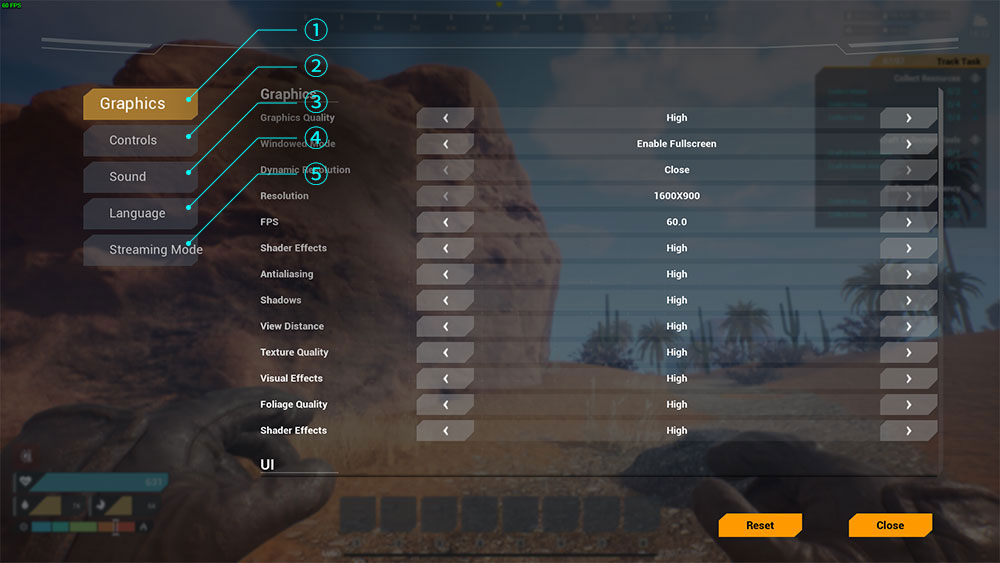1000x563 pixels.
Task: Decrease FPS limit with left arrow
Action: coord(445,222)
